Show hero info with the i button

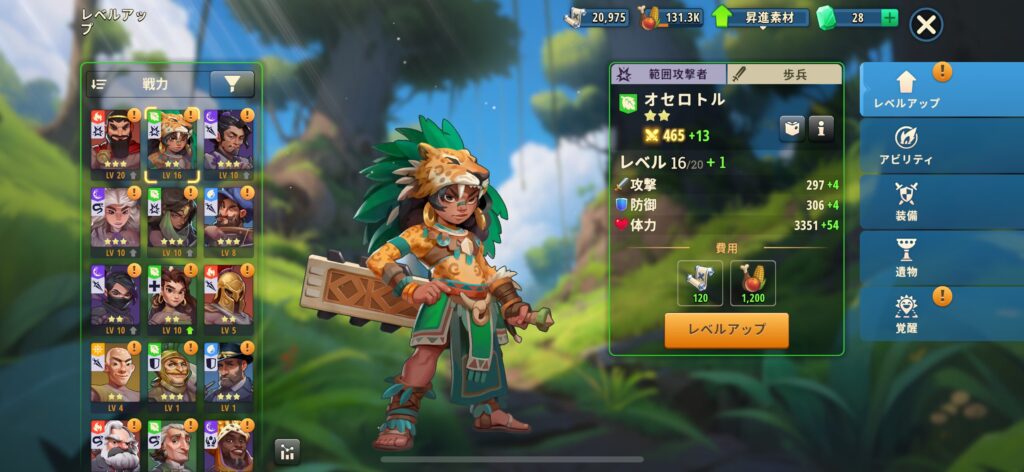pyautogui.click(x=821, y=127)
